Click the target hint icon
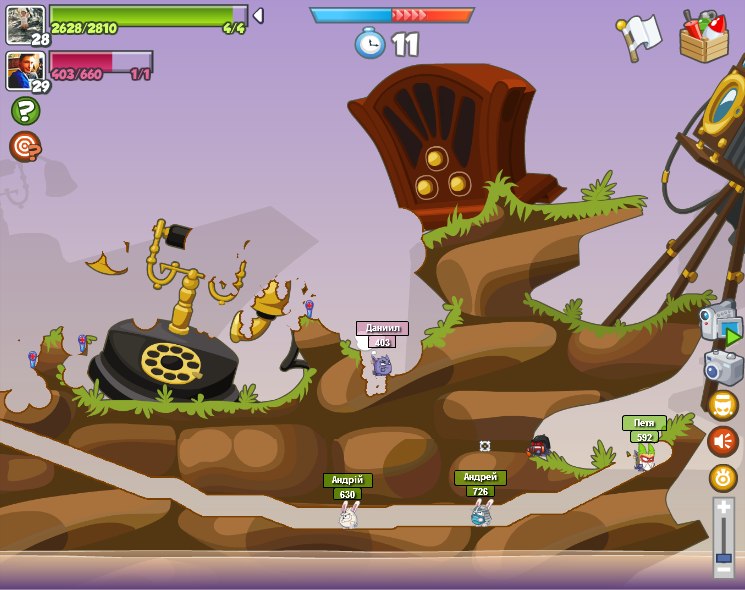Image resolution: width=745 pixels, height=590 pixels. click(25, 146)
